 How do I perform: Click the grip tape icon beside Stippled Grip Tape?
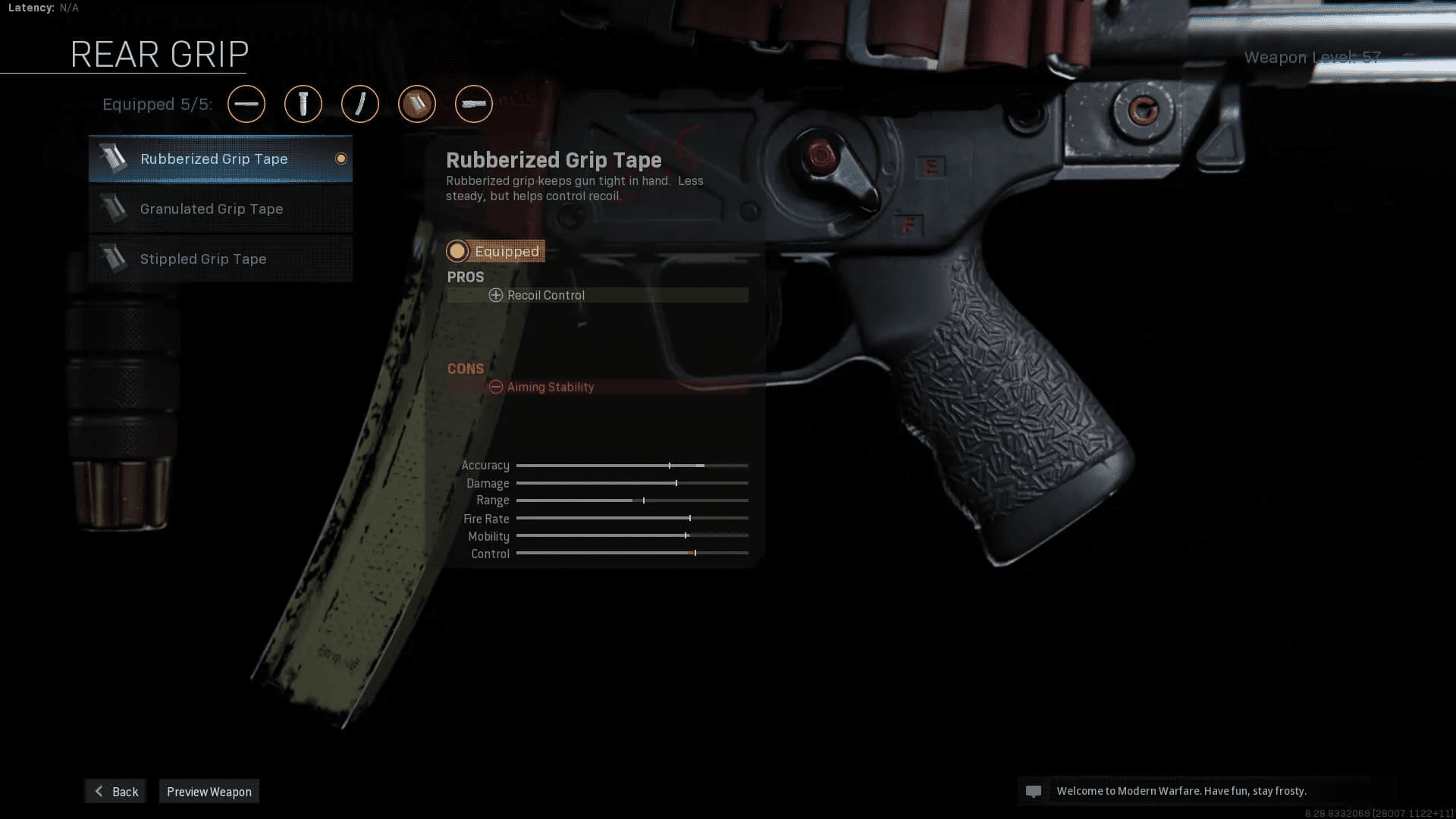[x=115, y=258]
